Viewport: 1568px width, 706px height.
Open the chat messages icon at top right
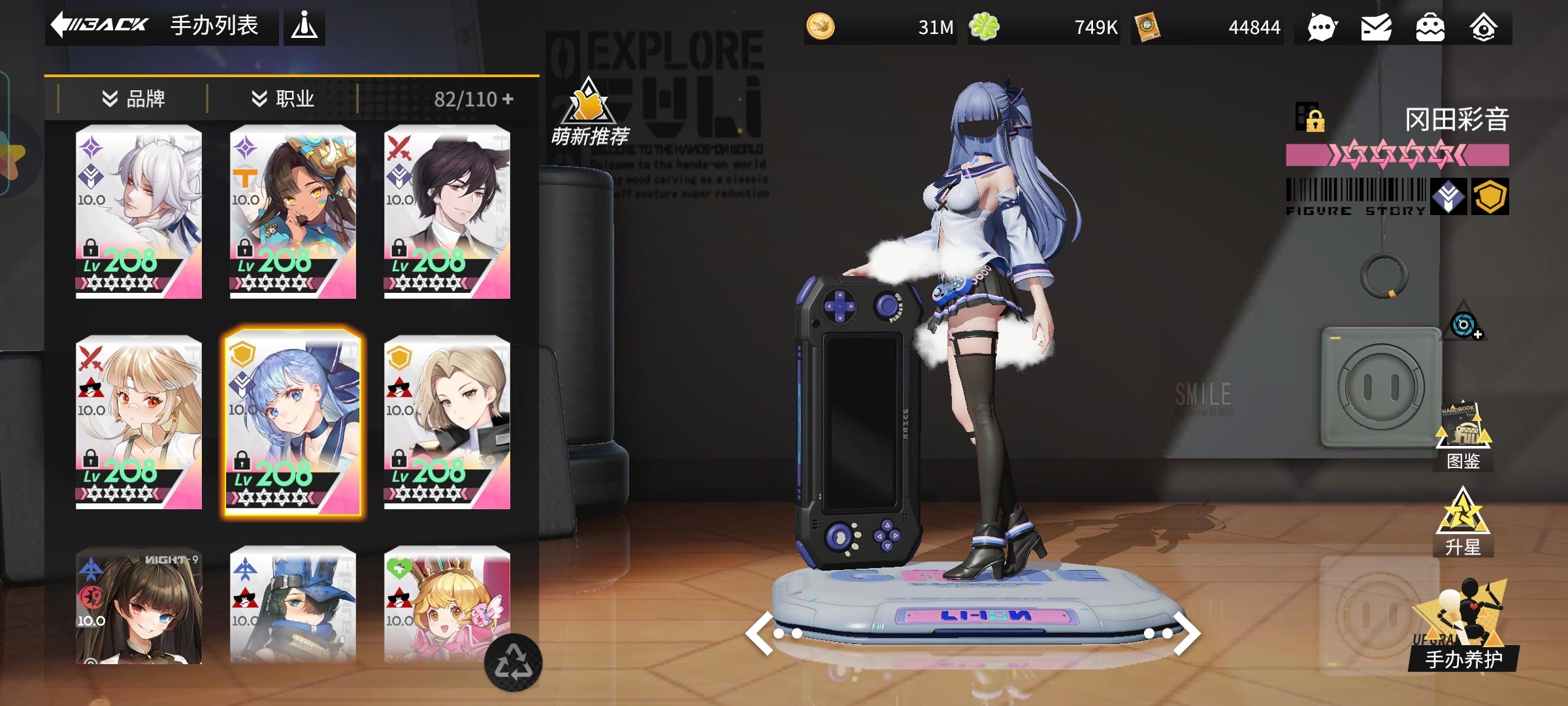point(1321,27)
